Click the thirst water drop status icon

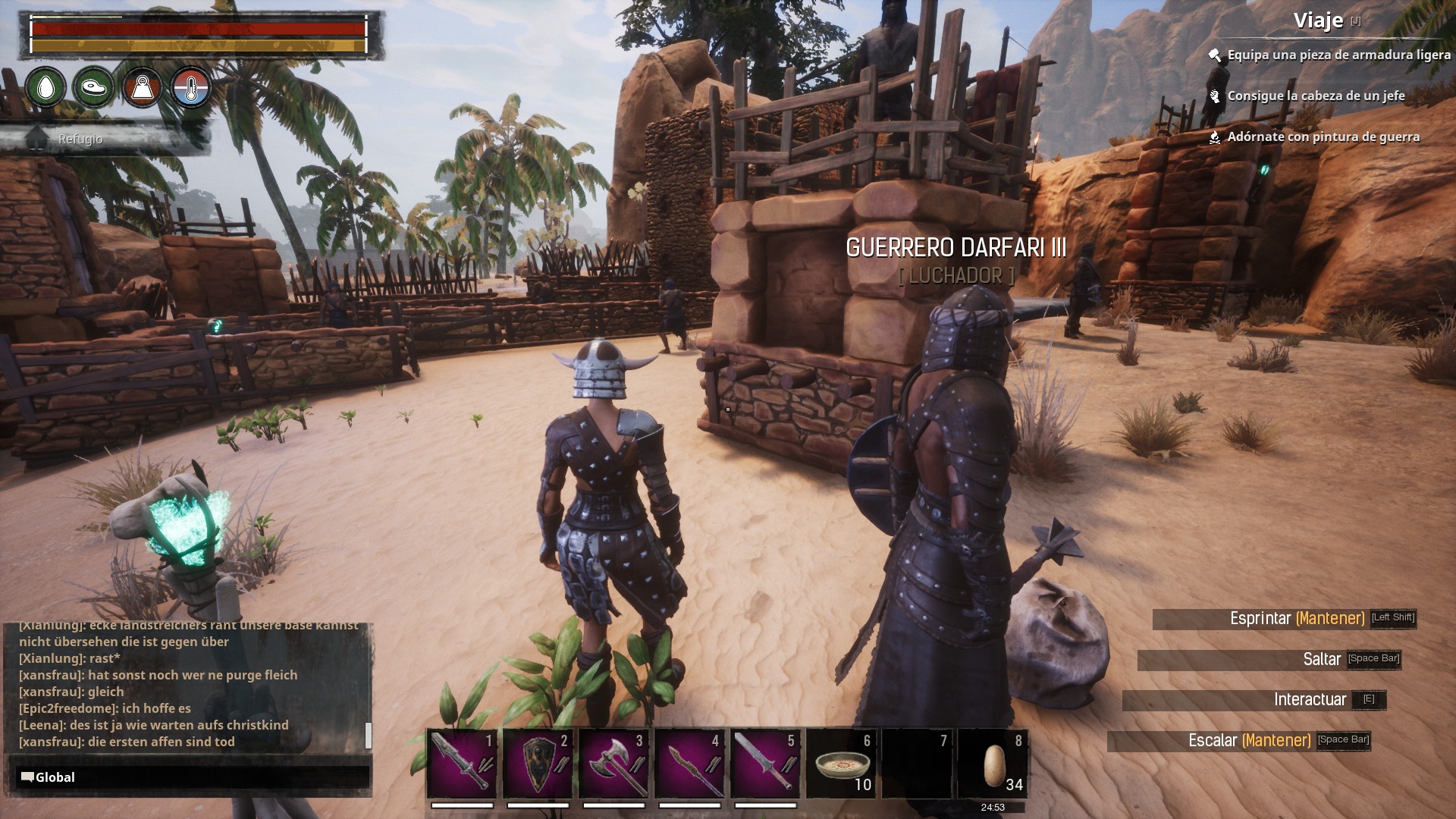point(45,88)
